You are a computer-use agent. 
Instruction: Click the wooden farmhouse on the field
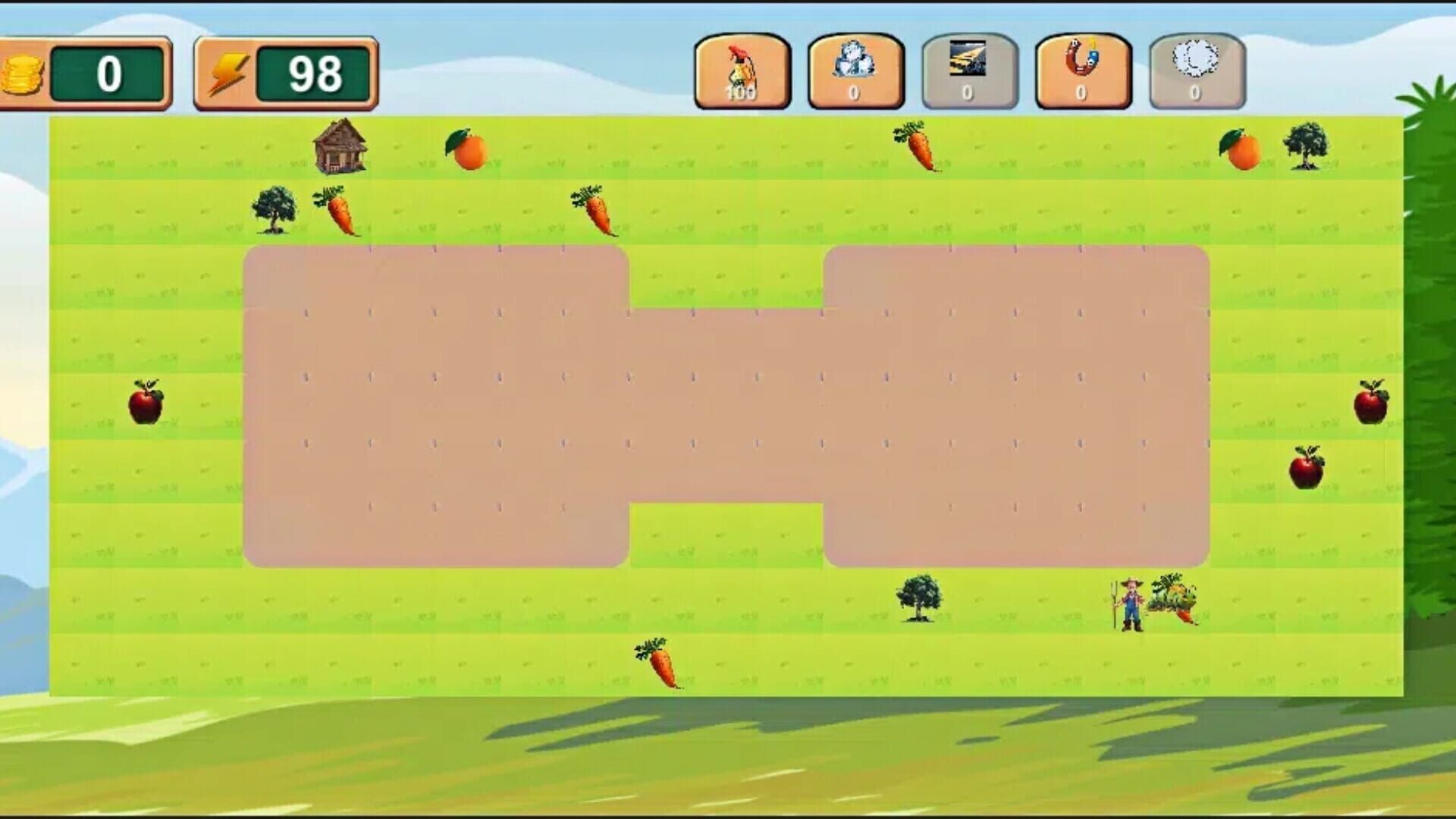pyautogui.click(x=340, y=148)
